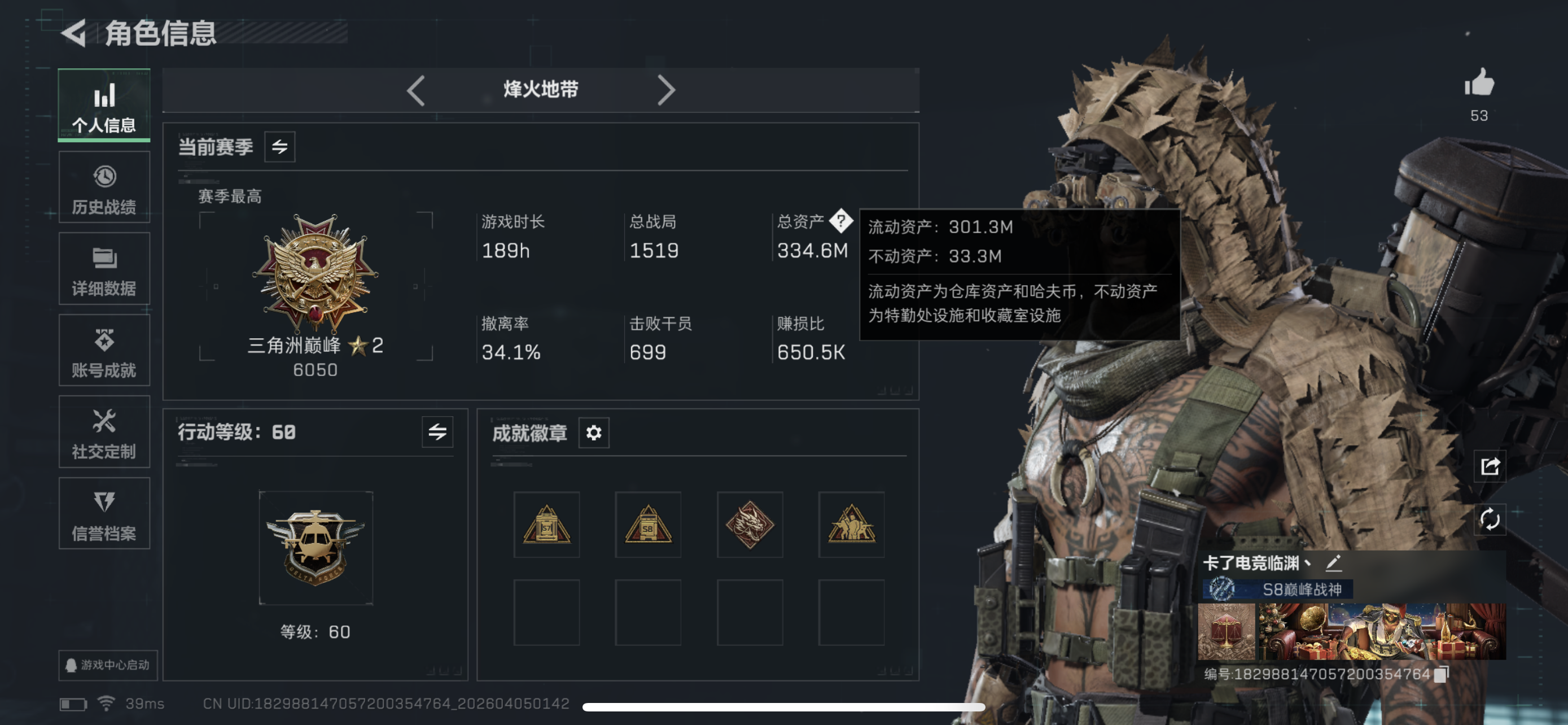Screen dimensions: 1568x725
Task: Open badge settings via the gear next to 成就徽章
Action: tap(593, 433)
